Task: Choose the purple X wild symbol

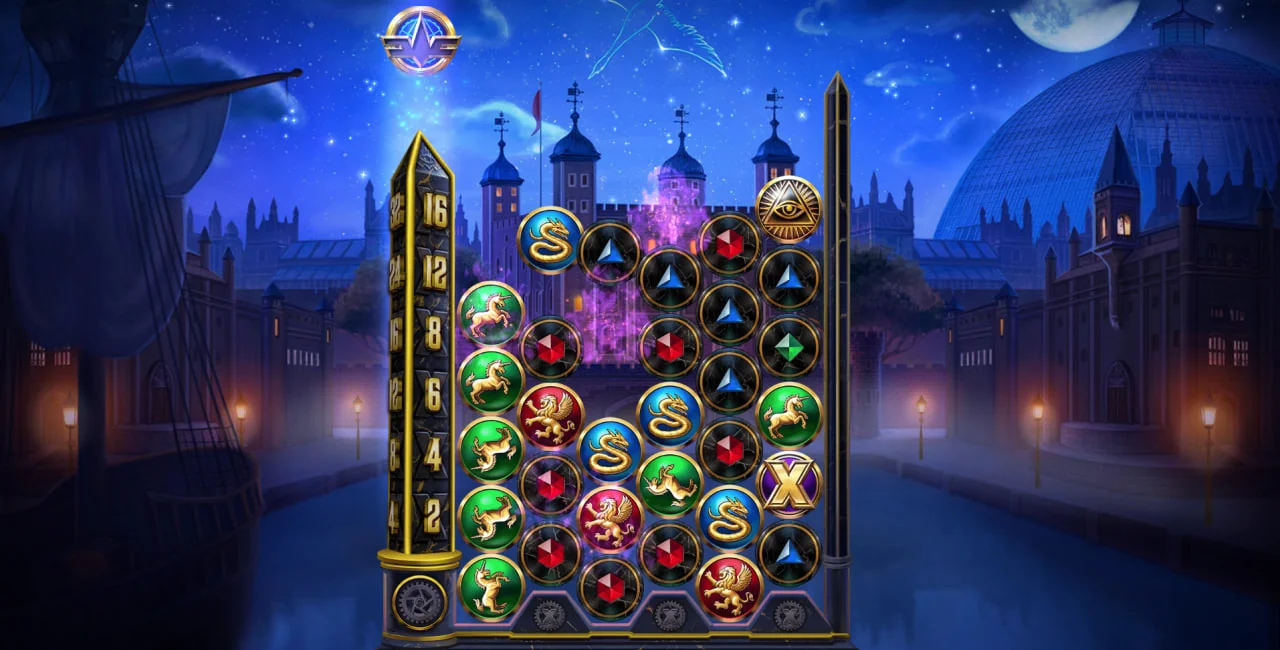Action: [789, 484]
